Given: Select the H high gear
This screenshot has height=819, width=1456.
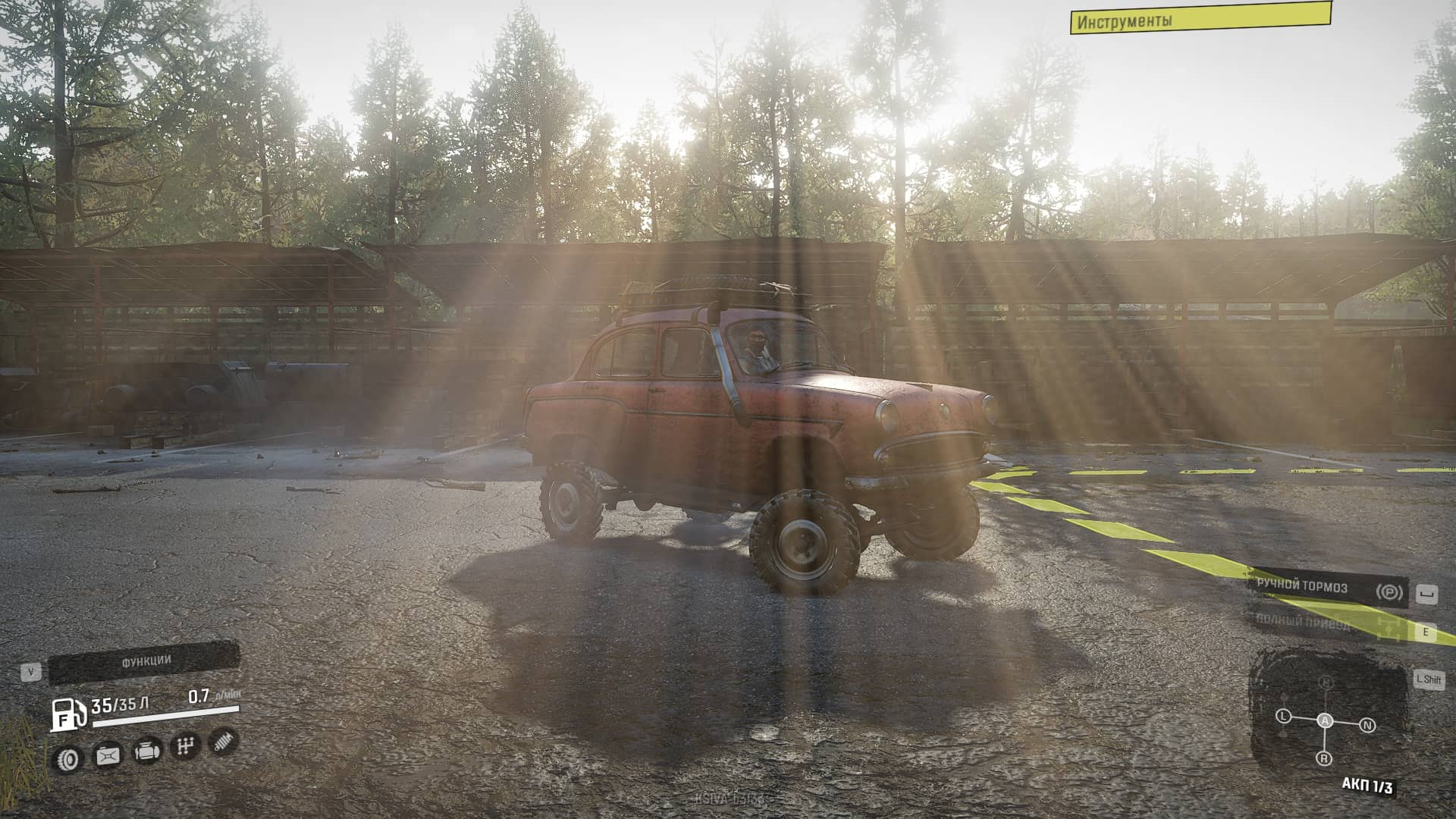Looking at the screenshot, I should (1326, 682).
